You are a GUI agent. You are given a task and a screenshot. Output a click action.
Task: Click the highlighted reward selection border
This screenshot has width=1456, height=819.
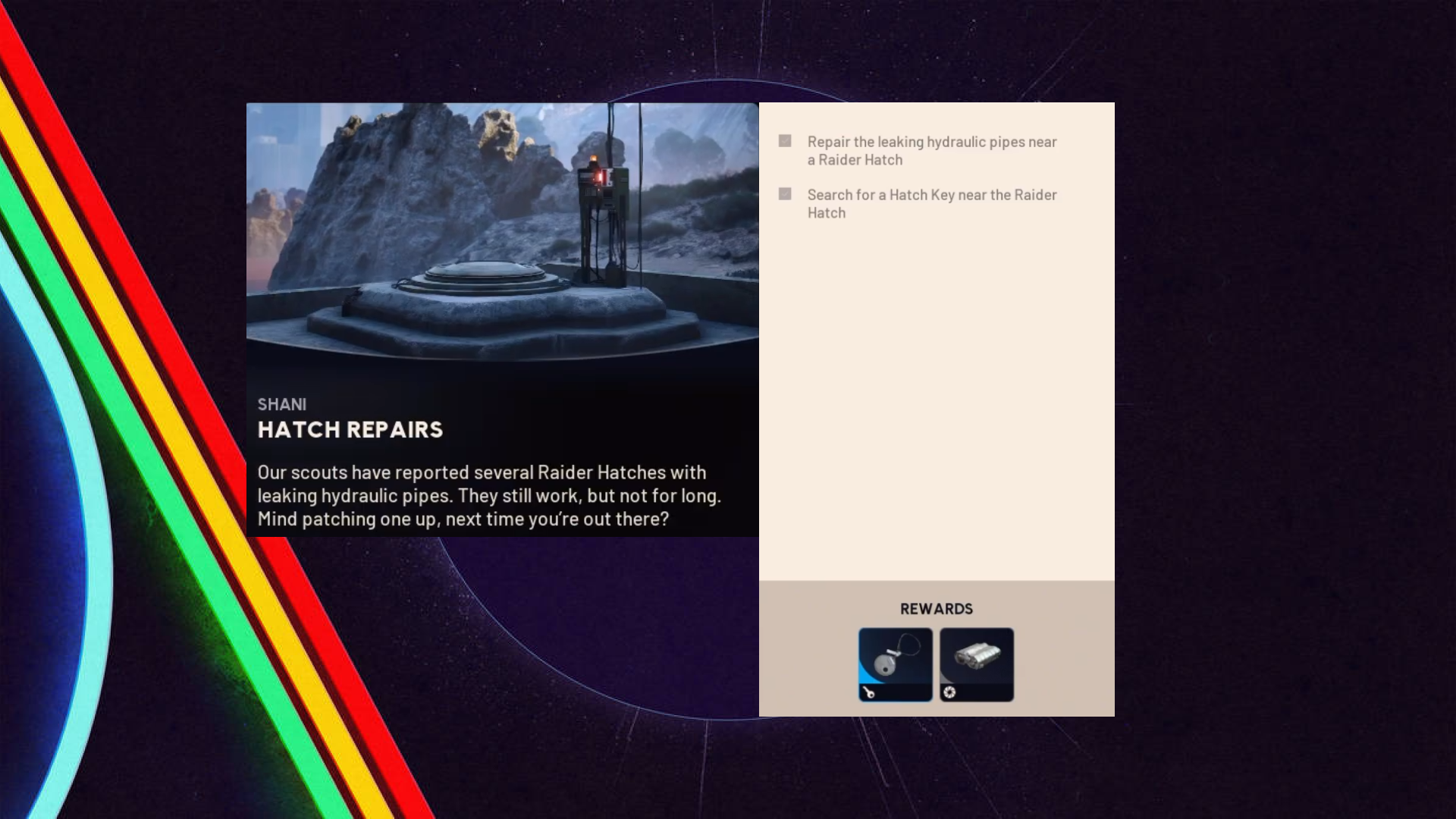(895, 665)
